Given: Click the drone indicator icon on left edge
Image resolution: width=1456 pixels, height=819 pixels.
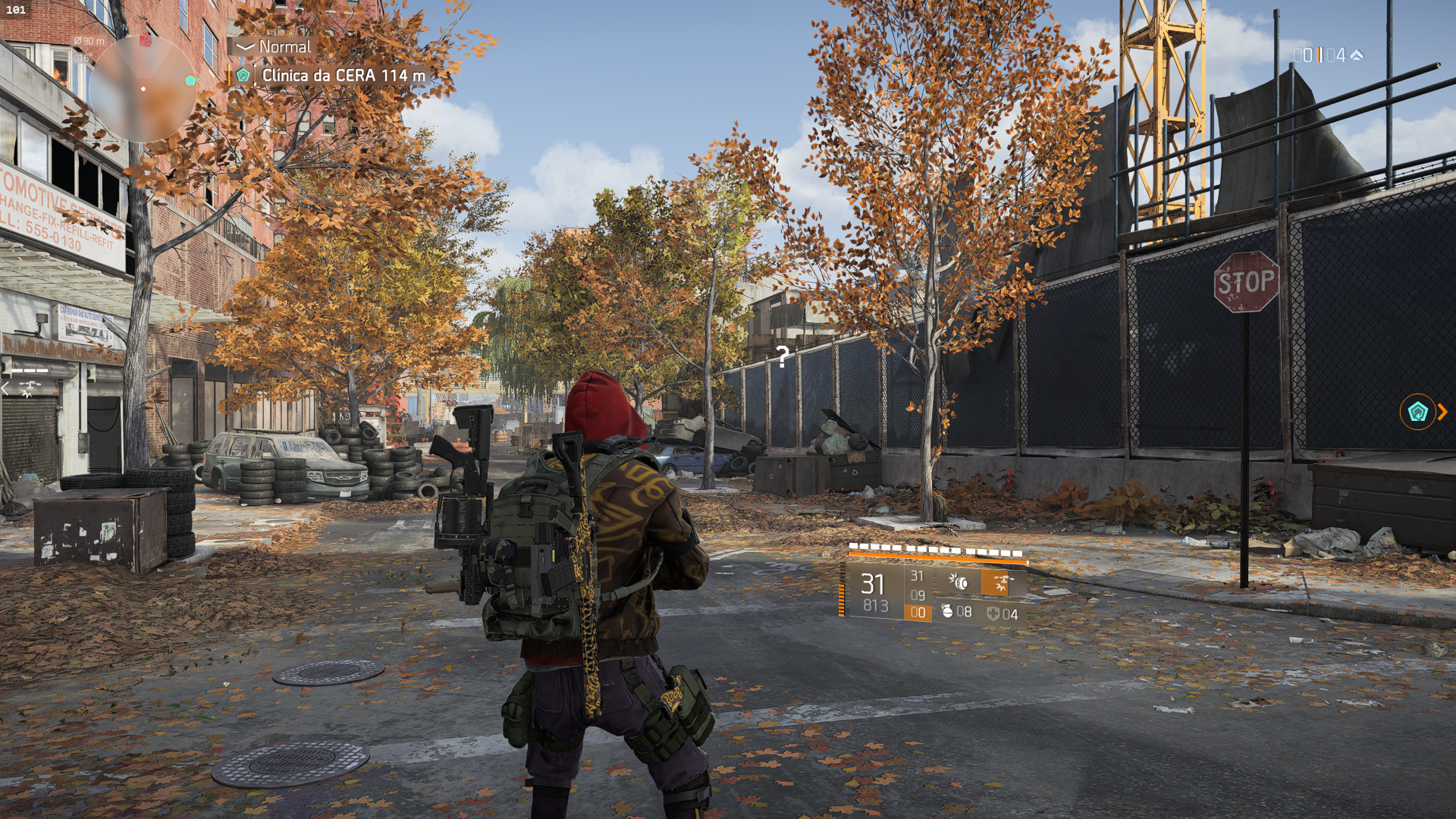Looking at the screenshot, I should tap(28, 389).
